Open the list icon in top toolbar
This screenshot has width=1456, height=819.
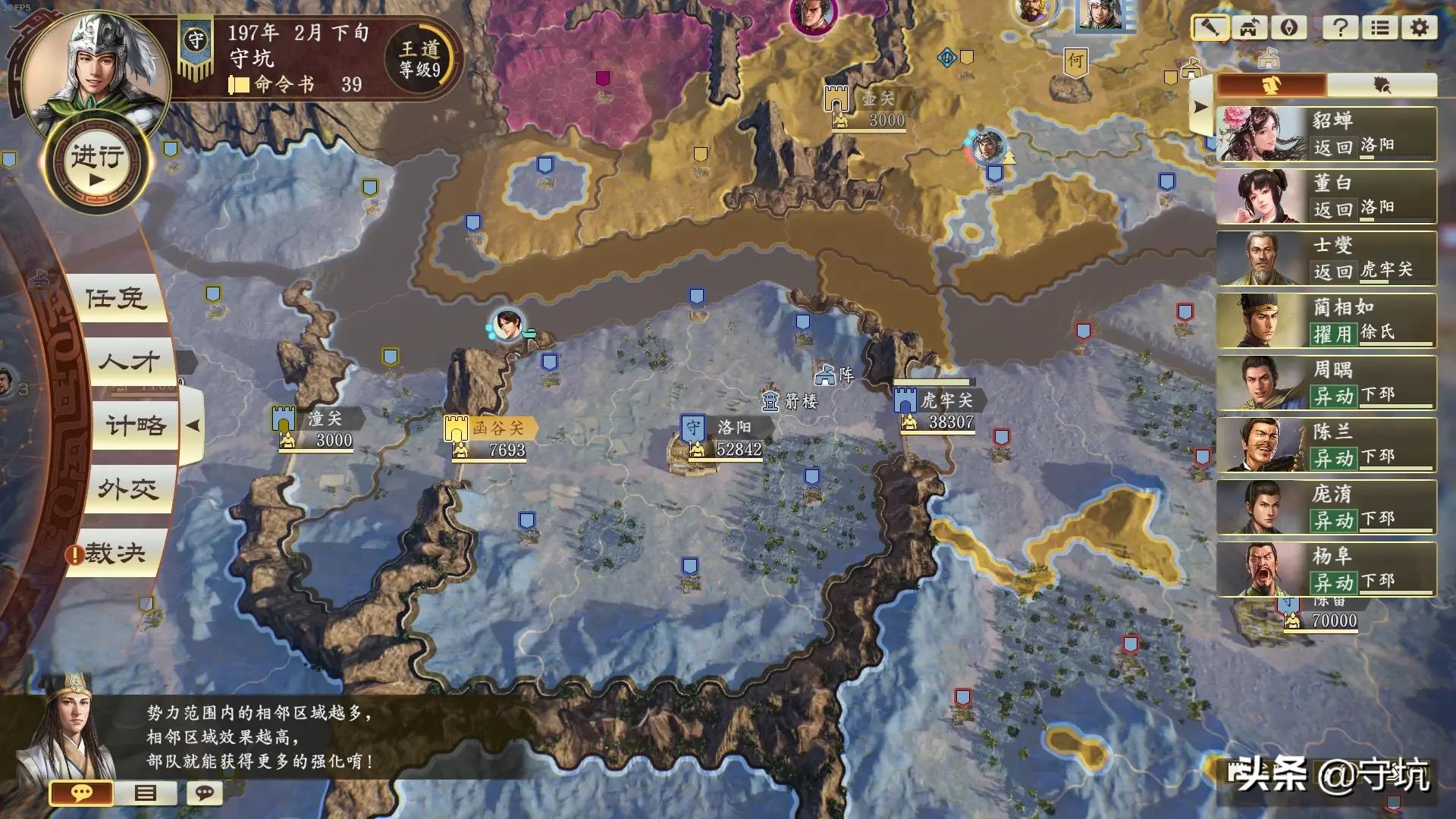pyautogui.click(x=1380, y=28)
